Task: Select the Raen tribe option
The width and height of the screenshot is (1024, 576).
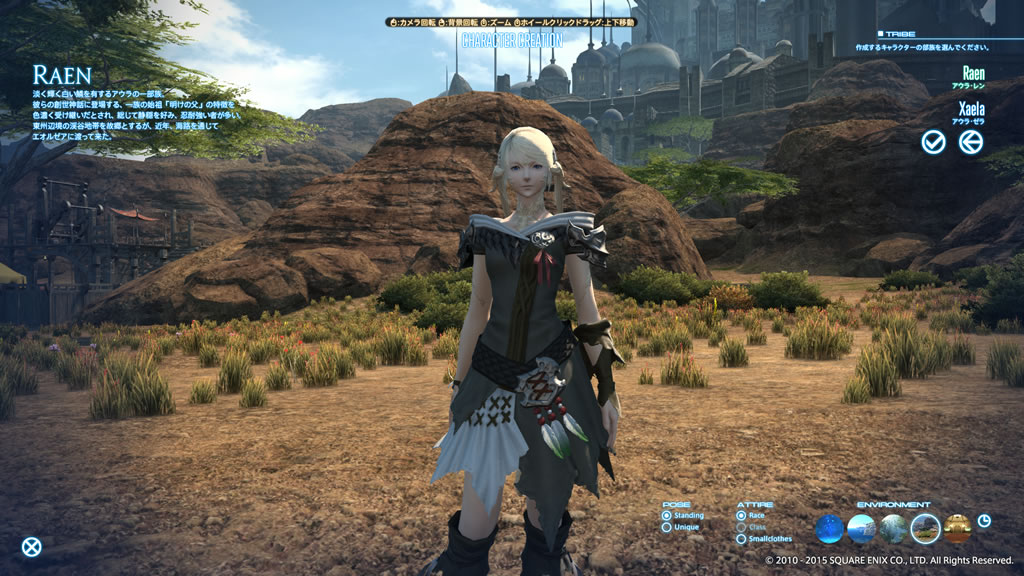Action: [x=972, y=74]
